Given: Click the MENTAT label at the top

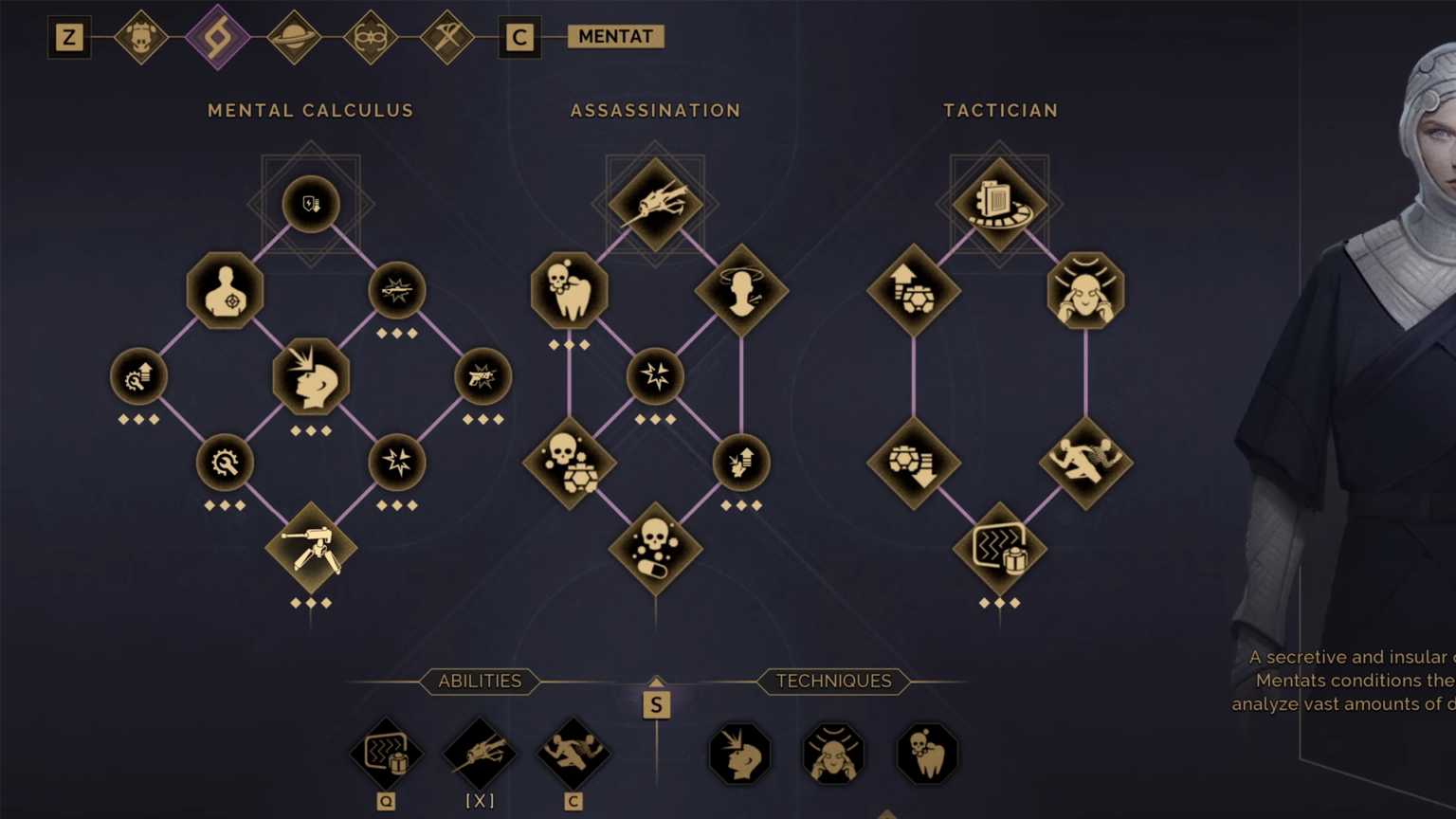Looking at the screenshot, I should coord(614,36).
